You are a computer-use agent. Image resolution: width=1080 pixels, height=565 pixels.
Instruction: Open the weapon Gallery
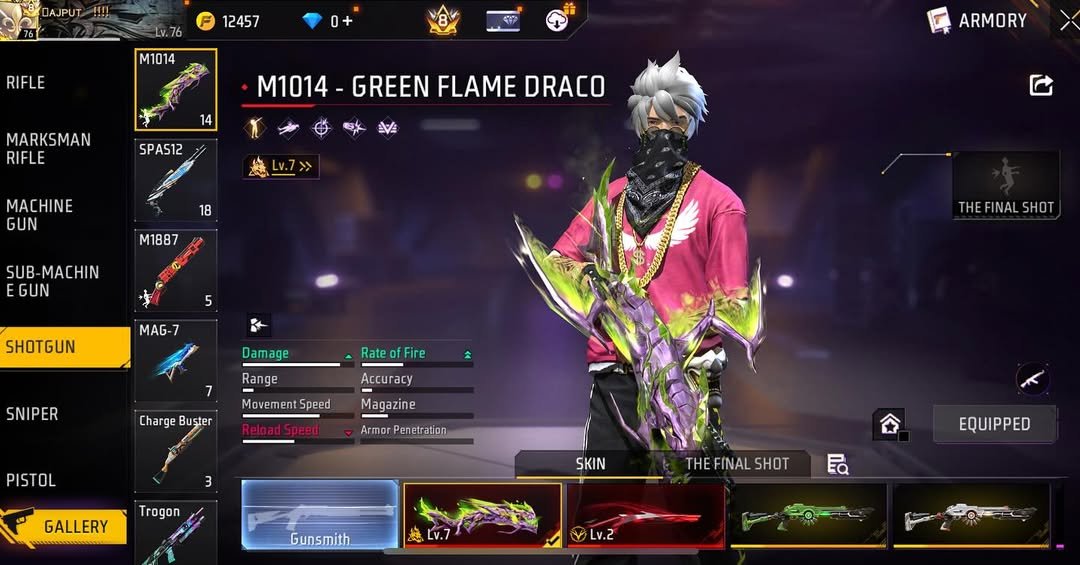65,526
